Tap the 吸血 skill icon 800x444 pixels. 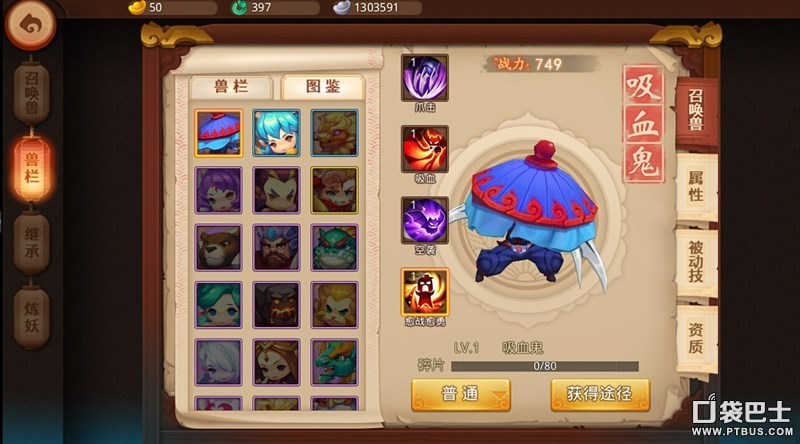click(425, 150)
